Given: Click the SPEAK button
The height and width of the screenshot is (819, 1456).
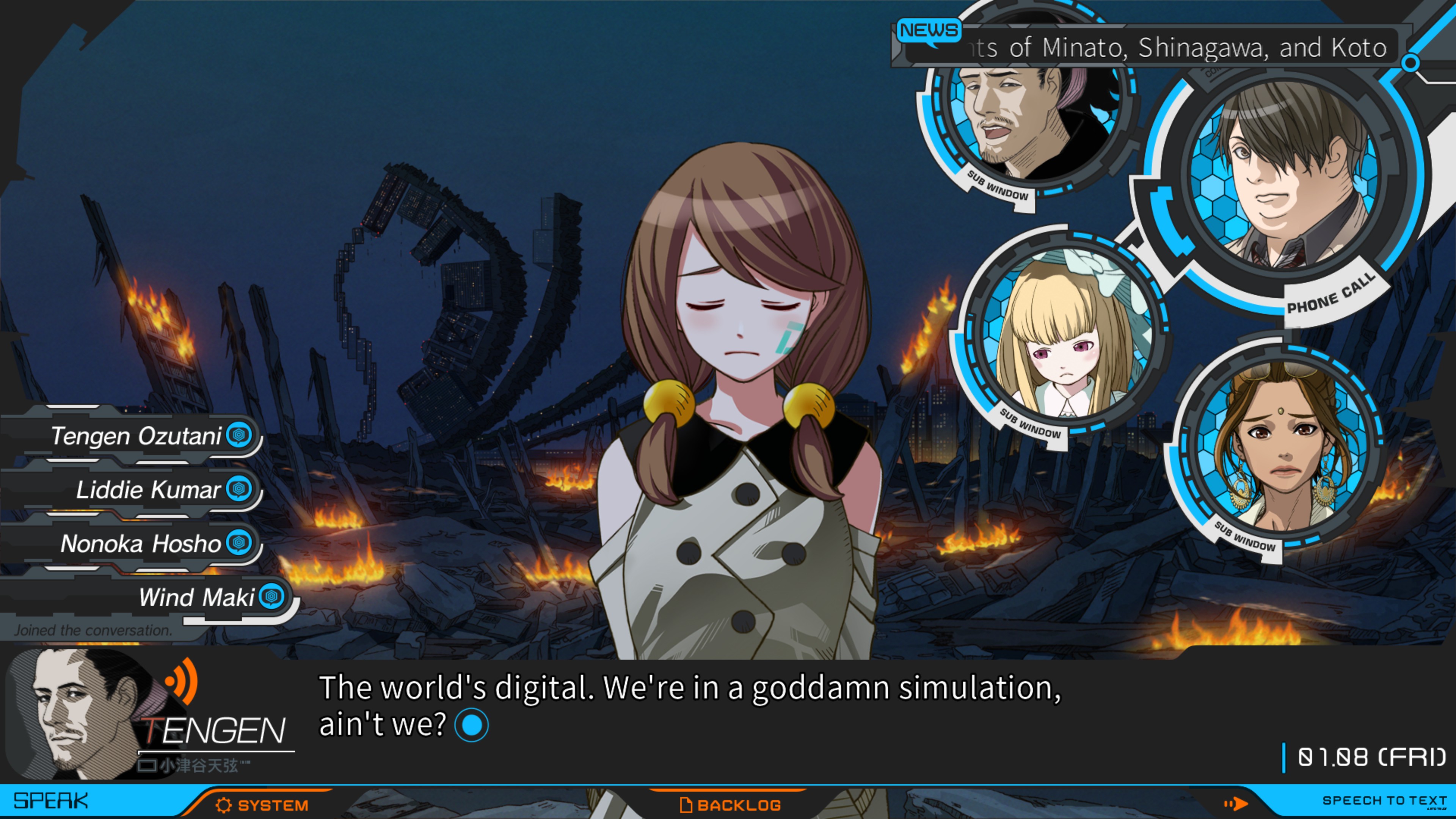Looking at the screenshot, I should click(x=51, y=801).
